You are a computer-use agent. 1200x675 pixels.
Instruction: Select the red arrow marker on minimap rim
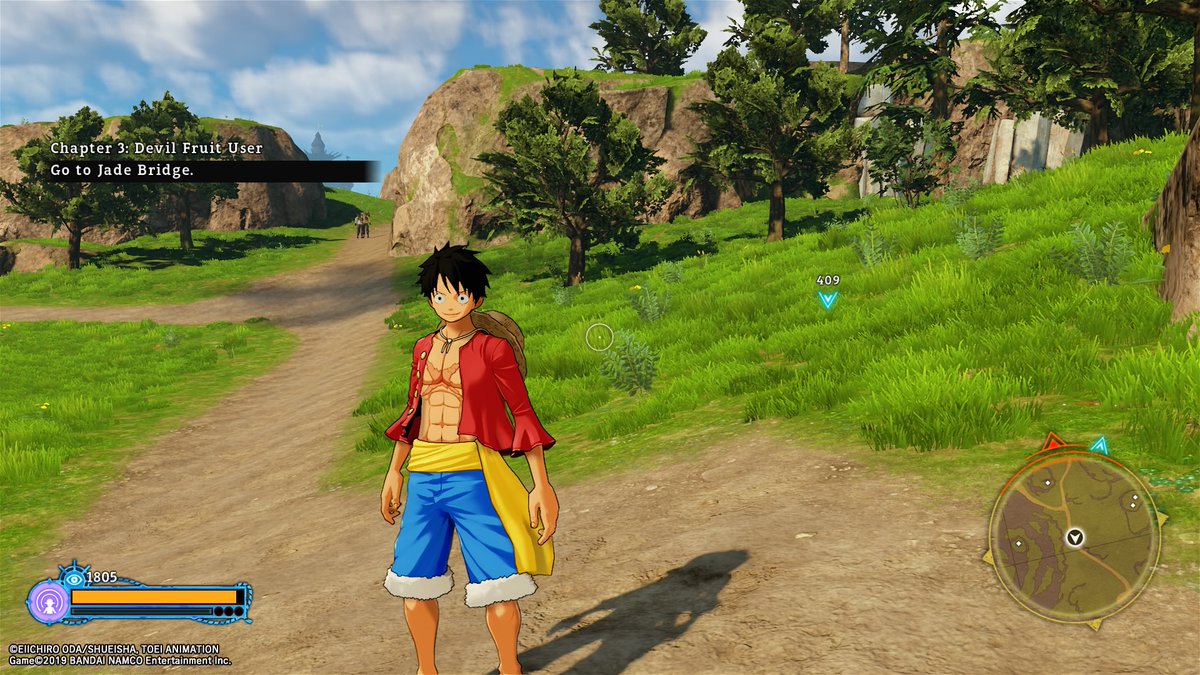[1052, 441]
